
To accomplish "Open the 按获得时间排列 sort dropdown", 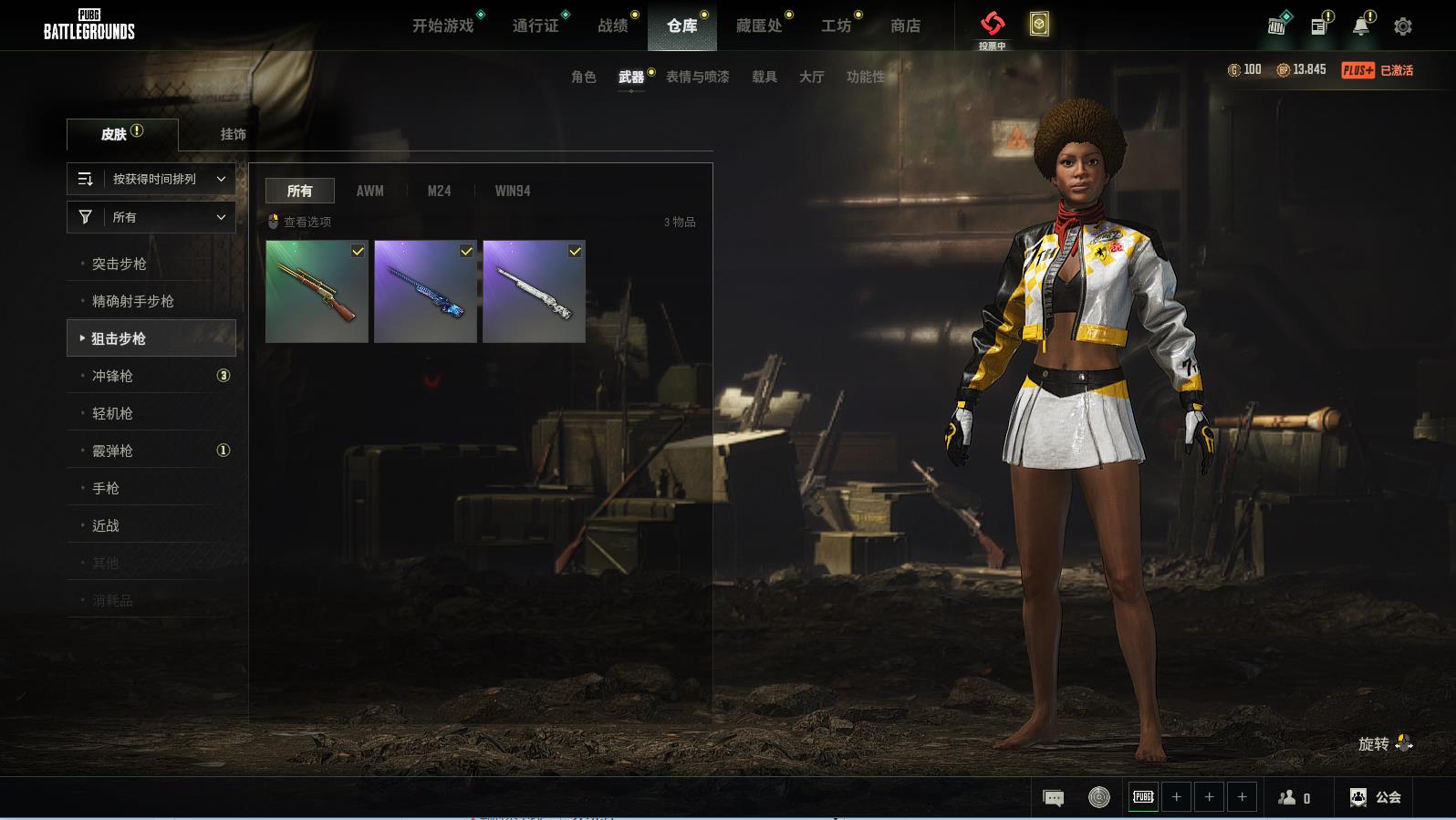I will (x=151, y=180).
